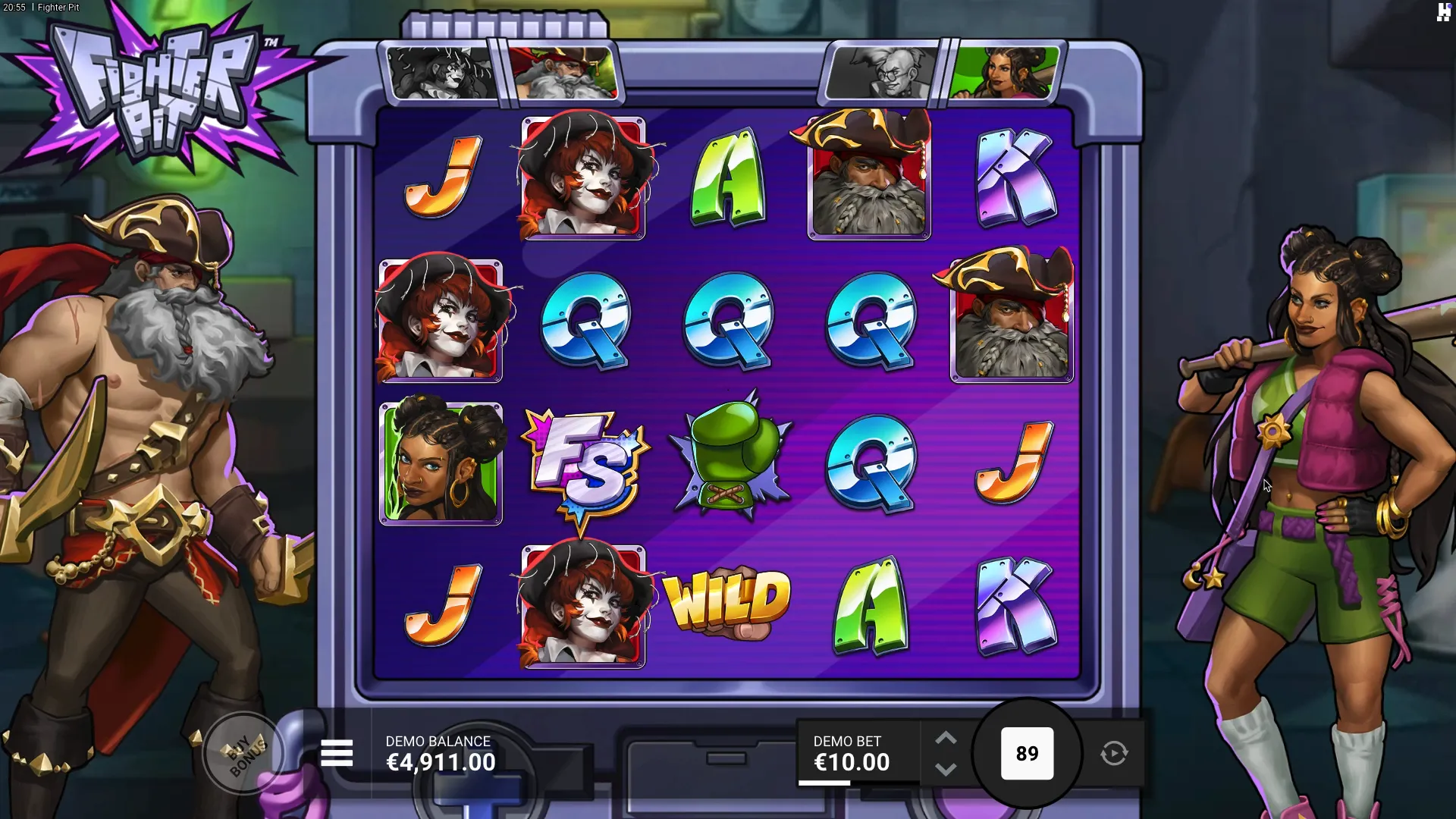Open the autoplay settings

point(1114,754)
